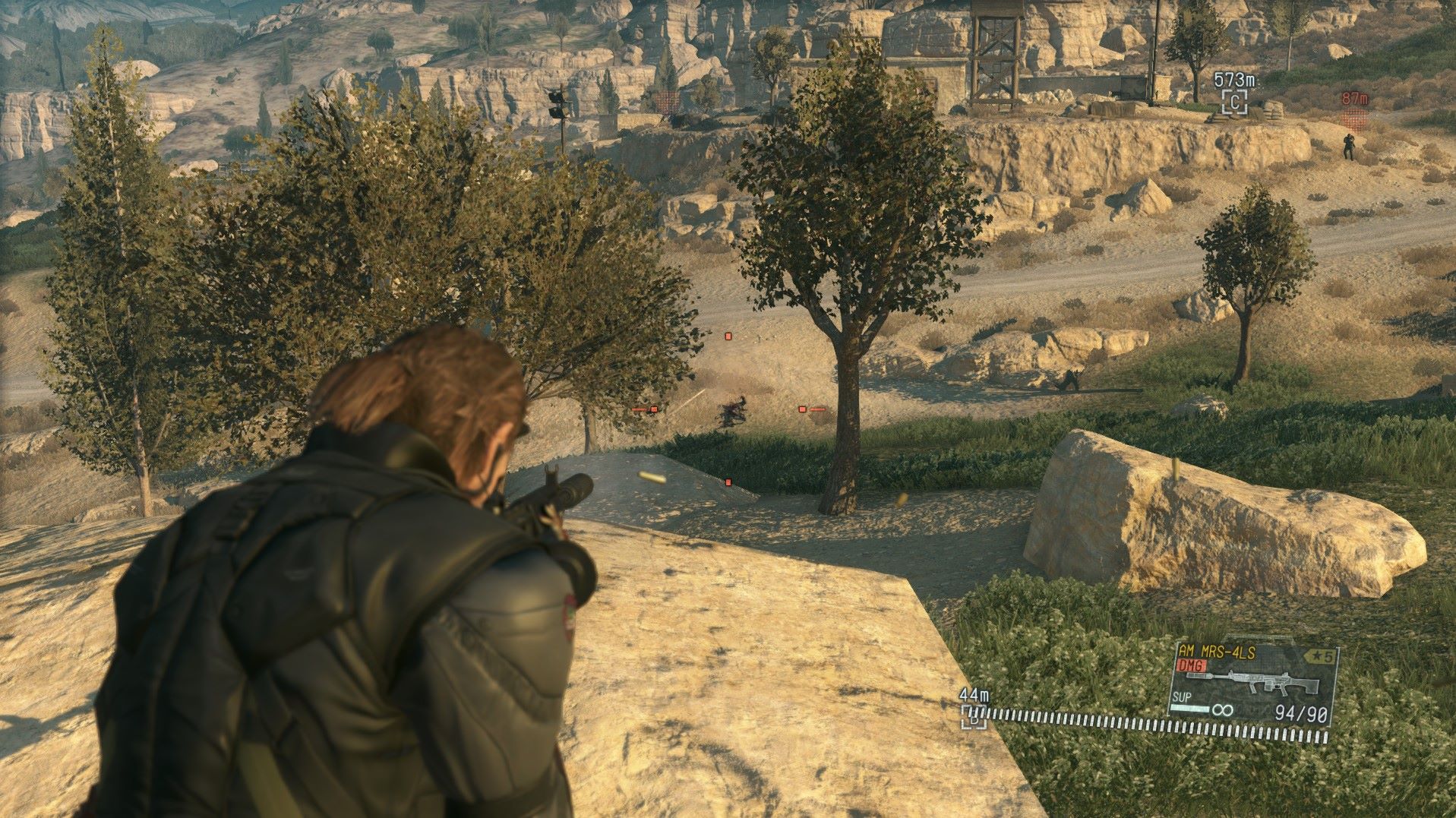The width and height of the screenshot is (1456, 818).
Task: Click the leftmost red threat marker
Action: click(x=653, y=409)
